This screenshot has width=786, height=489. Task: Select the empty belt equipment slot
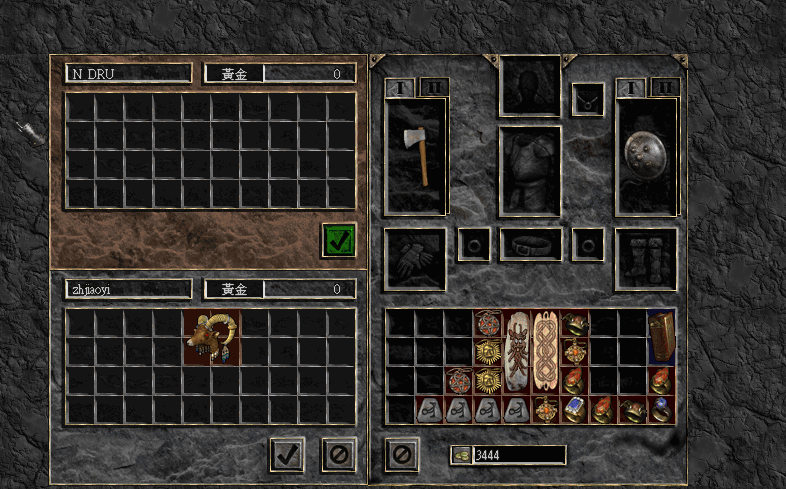530,244
